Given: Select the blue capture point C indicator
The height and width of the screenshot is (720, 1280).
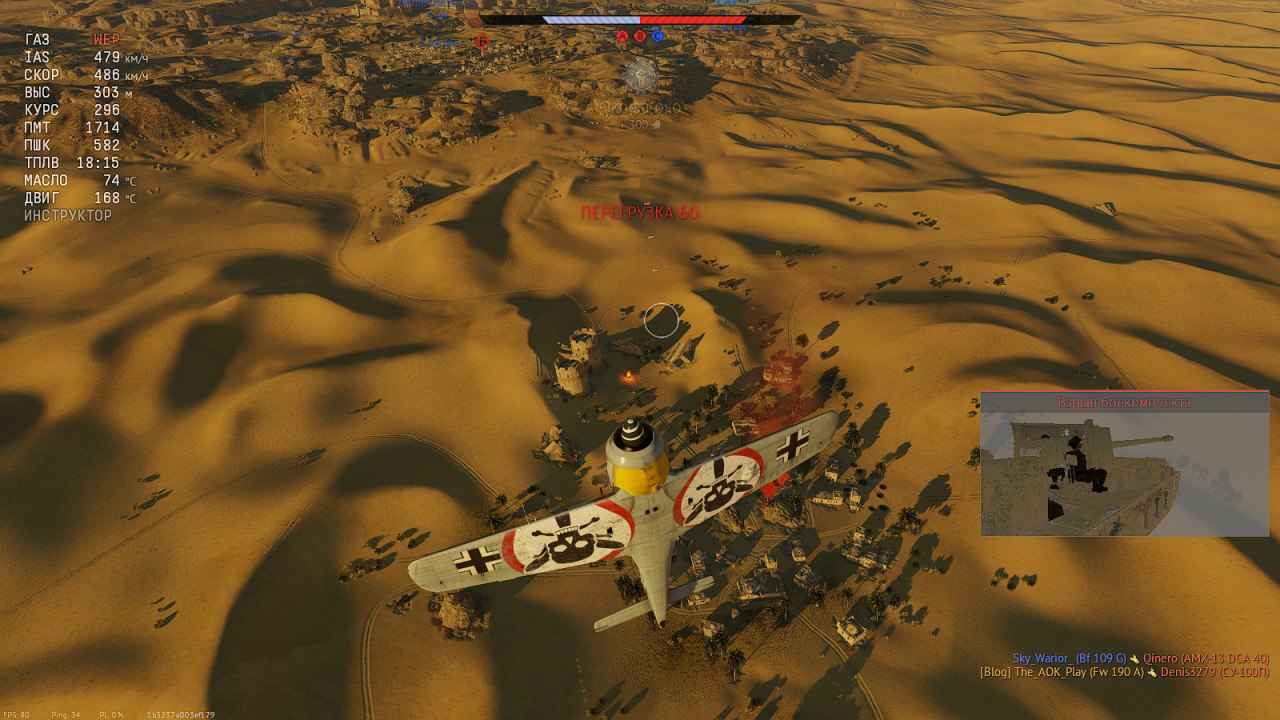Looking at the screenshot, I should click(x=658, y=36).
